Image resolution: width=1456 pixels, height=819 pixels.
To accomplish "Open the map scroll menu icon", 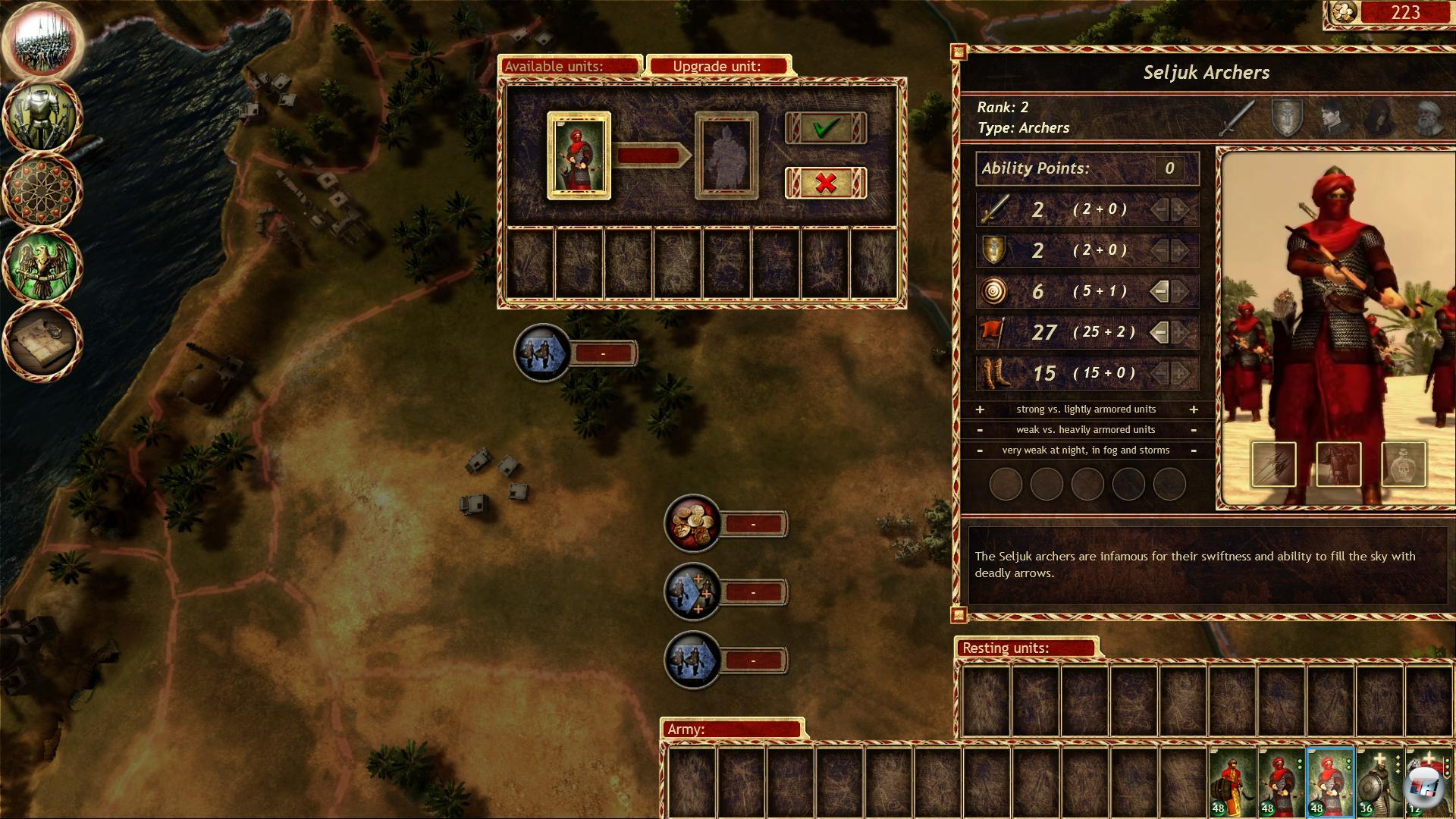I will pos(43,340).
